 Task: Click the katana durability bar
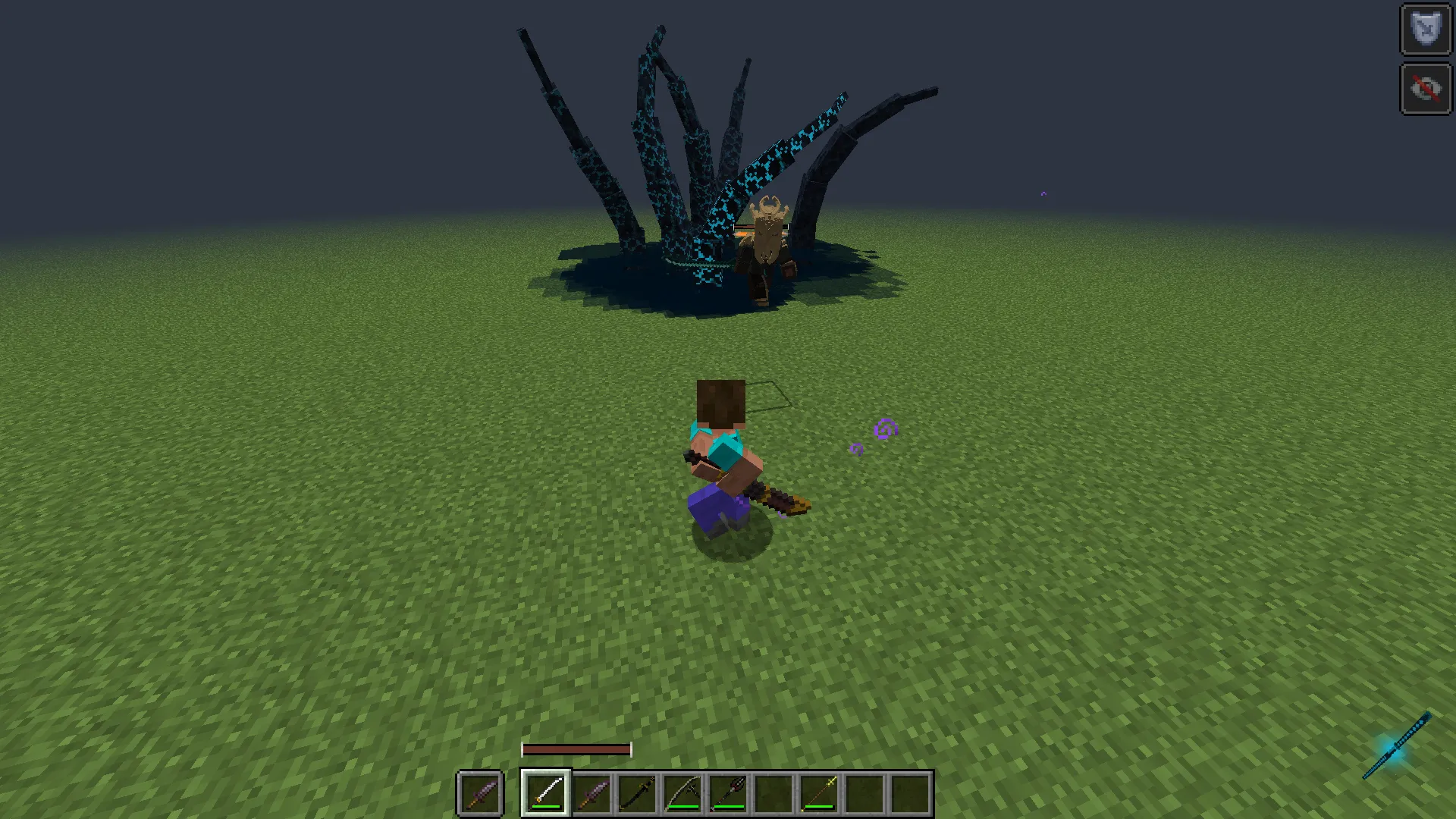(x=545, y=807)
